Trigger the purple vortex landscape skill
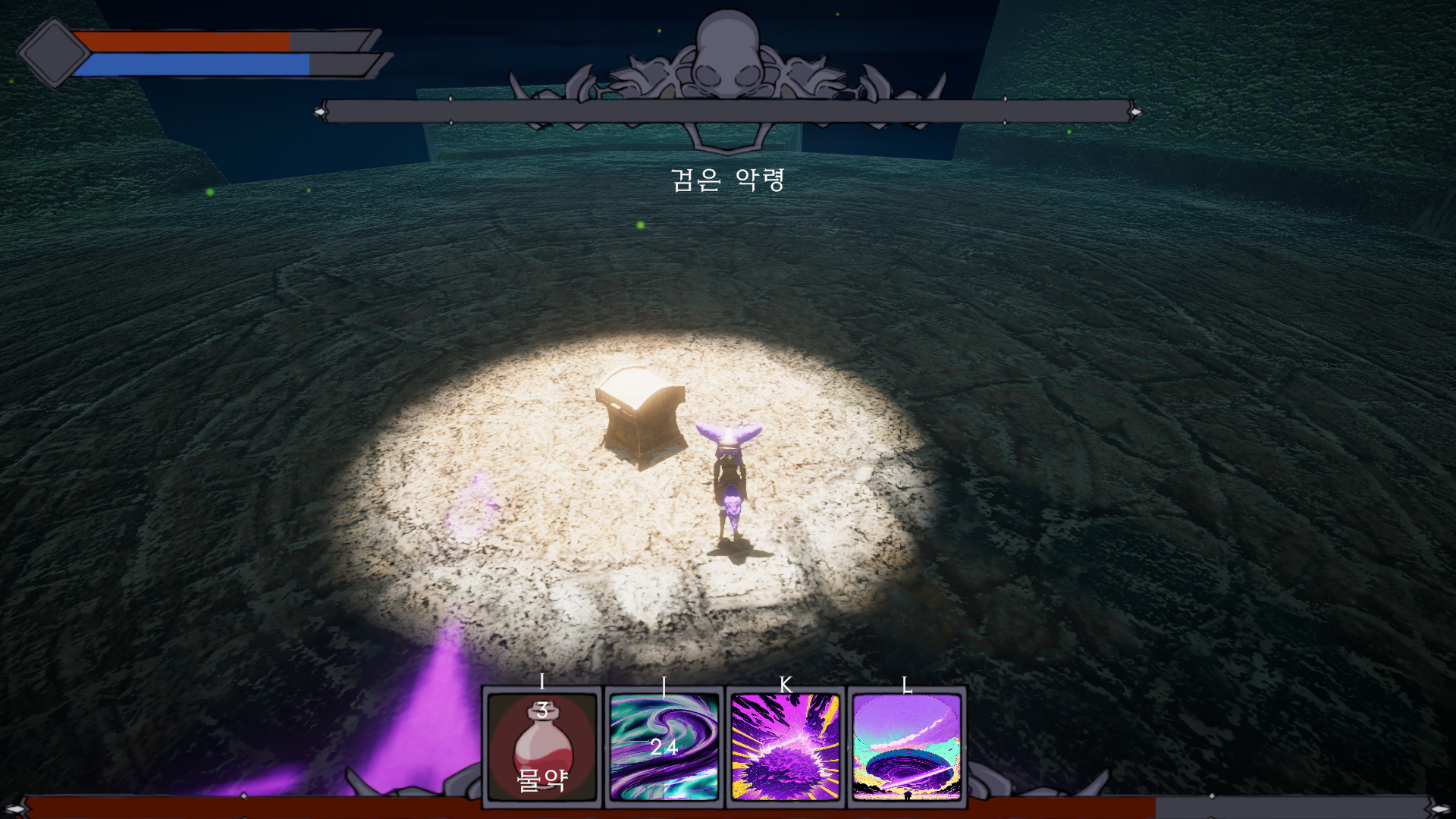Viewport: 1456px width, 819px height. coord(907,747)
